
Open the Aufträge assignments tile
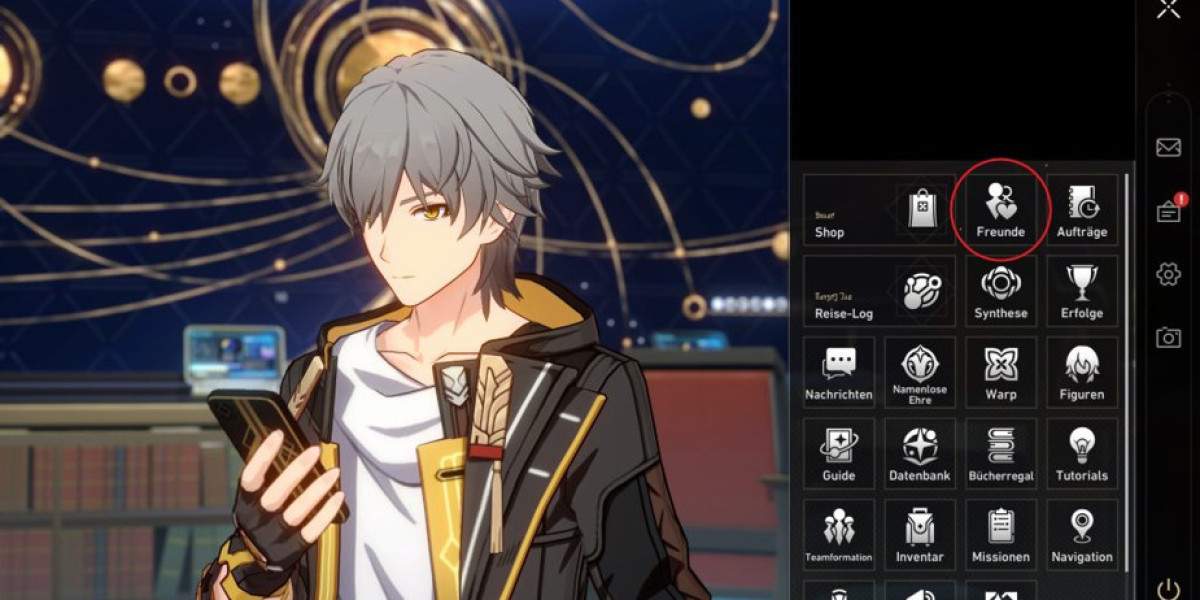[x=1082, y=210]
